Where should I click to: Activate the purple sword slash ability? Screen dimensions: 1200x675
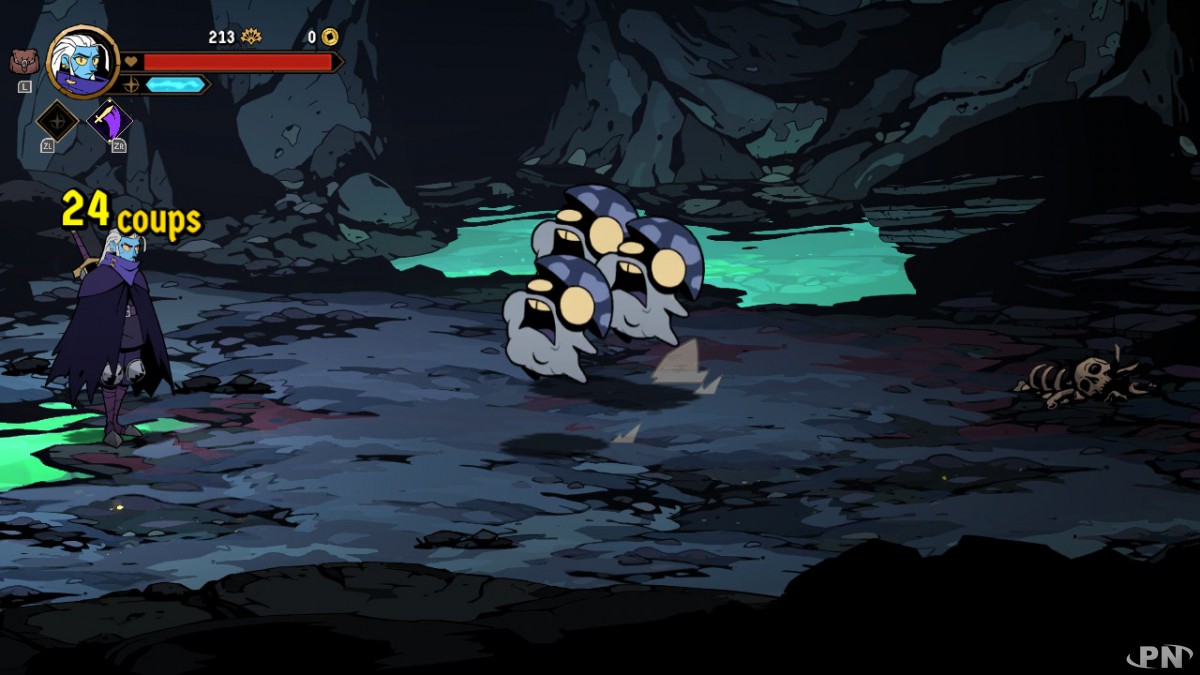pos(109,121)
